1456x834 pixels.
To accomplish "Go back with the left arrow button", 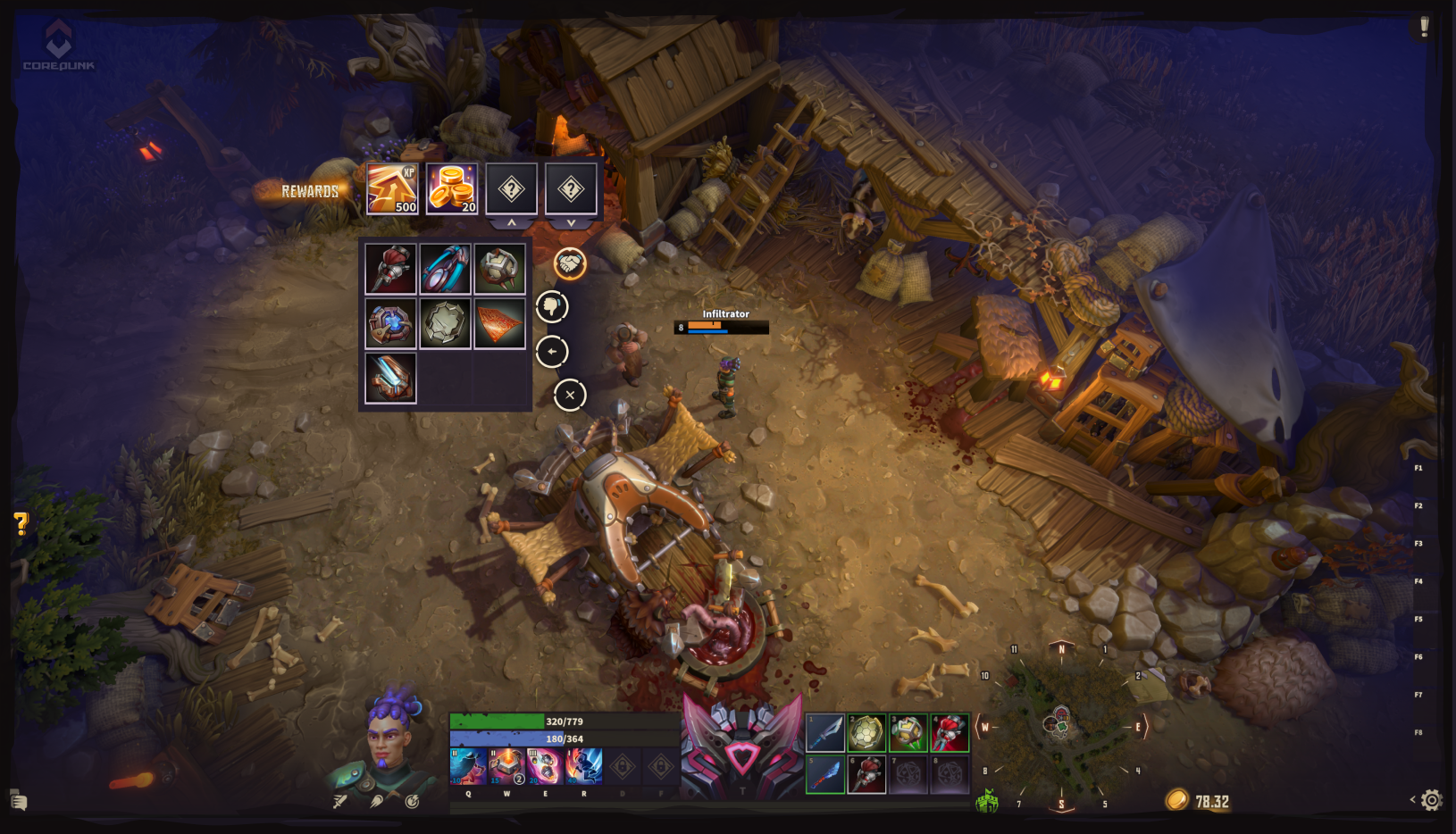I will [552, 352].
